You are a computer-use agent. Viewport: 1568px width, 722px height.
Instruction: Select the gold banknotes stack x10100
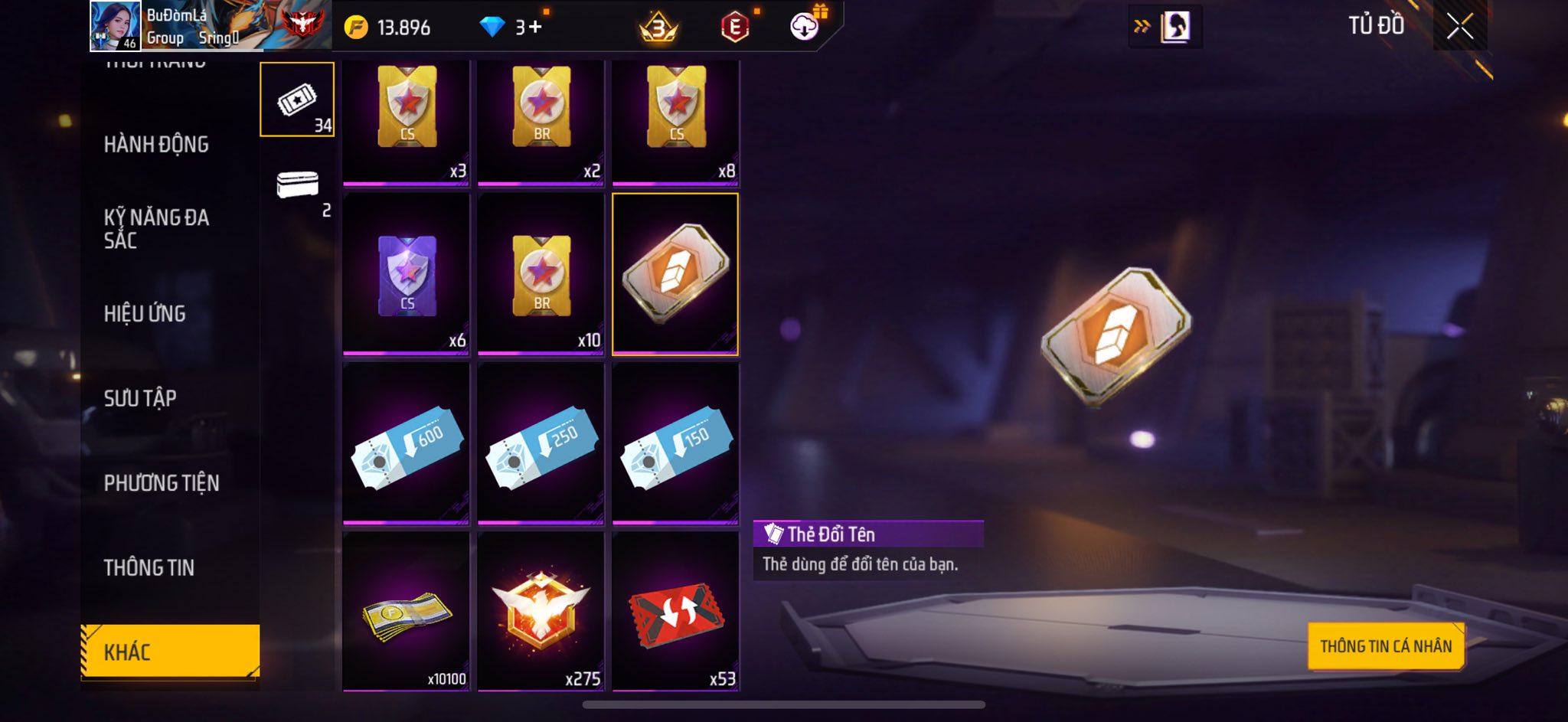tap(406, 613)
